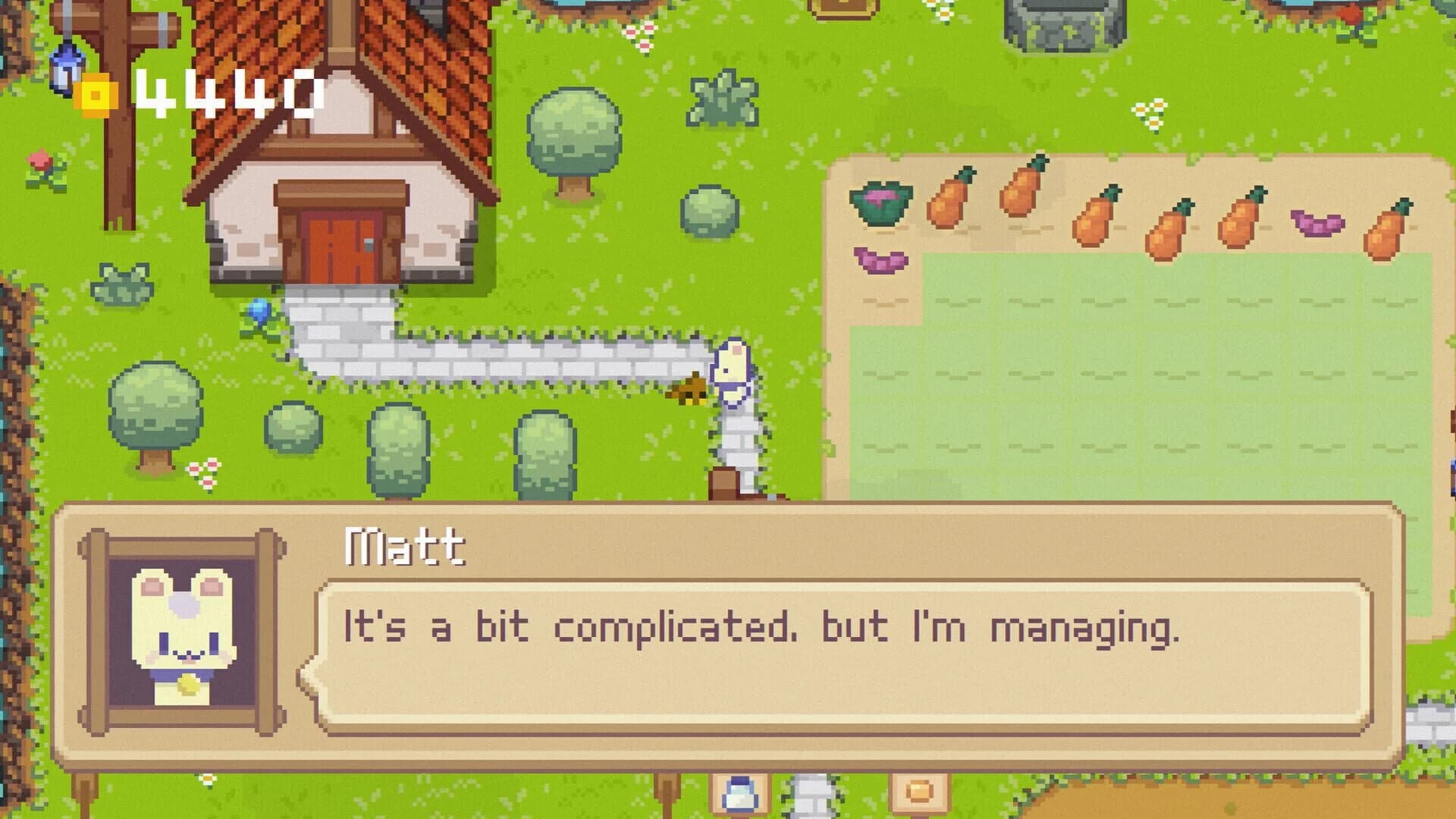This screenshot has width=1456, height=819.
Task: Click the coin counter showing 4440
Action: 227,91
